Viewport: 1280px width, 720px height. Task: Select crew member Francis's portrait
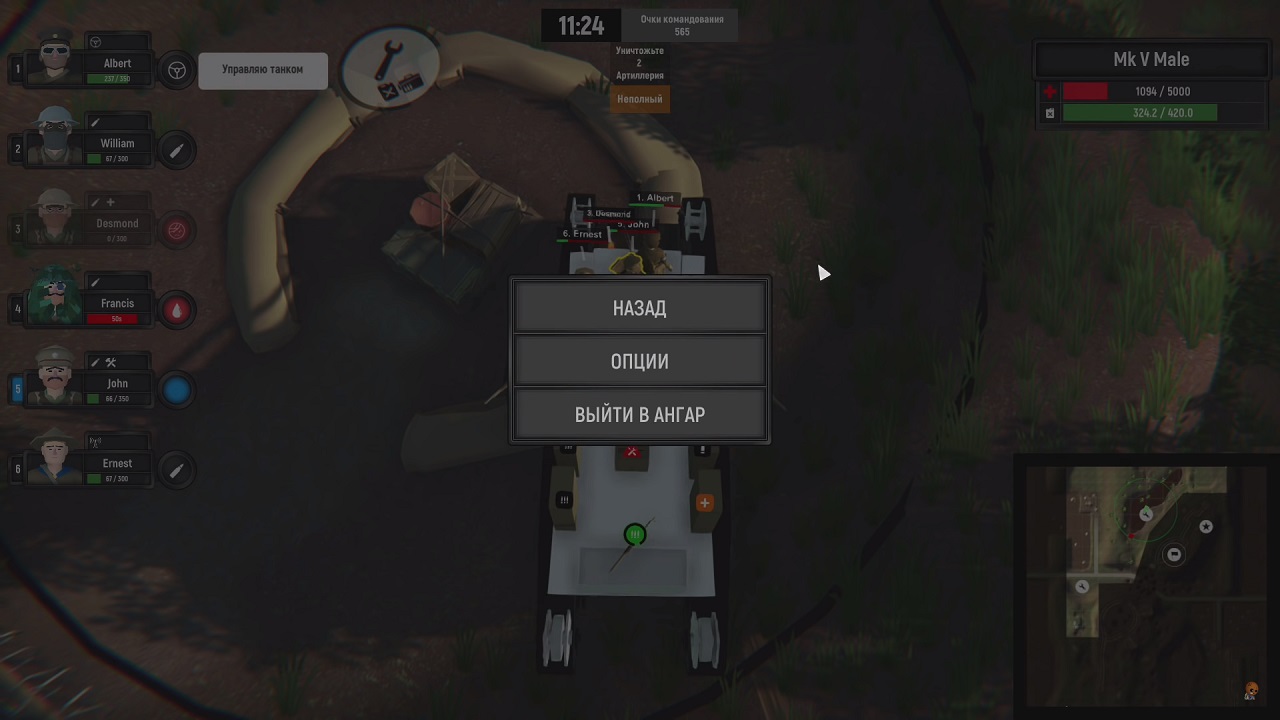click(54, 301)
